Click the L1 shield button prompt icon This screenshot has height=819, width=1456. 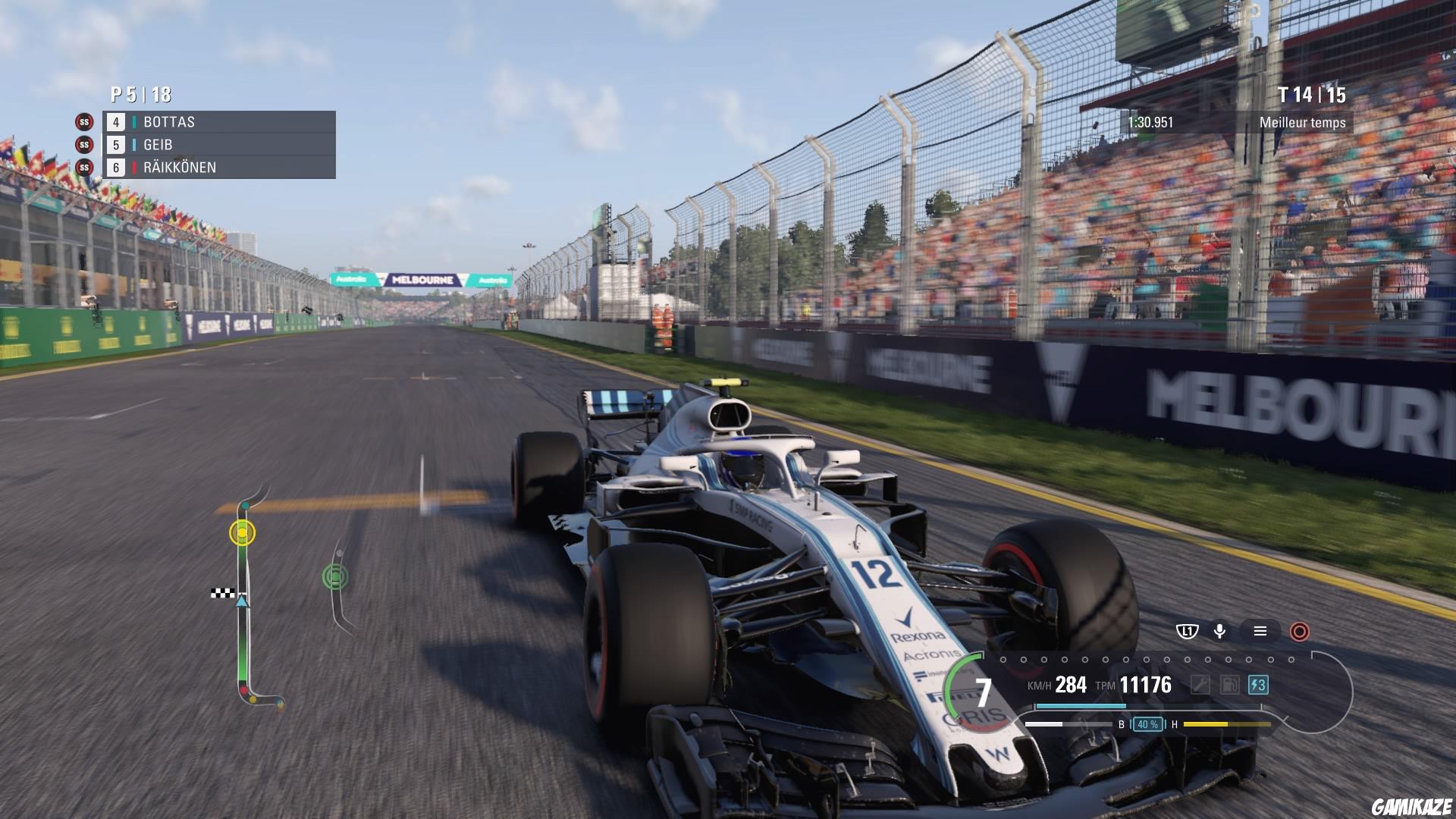pos(1188,631)
